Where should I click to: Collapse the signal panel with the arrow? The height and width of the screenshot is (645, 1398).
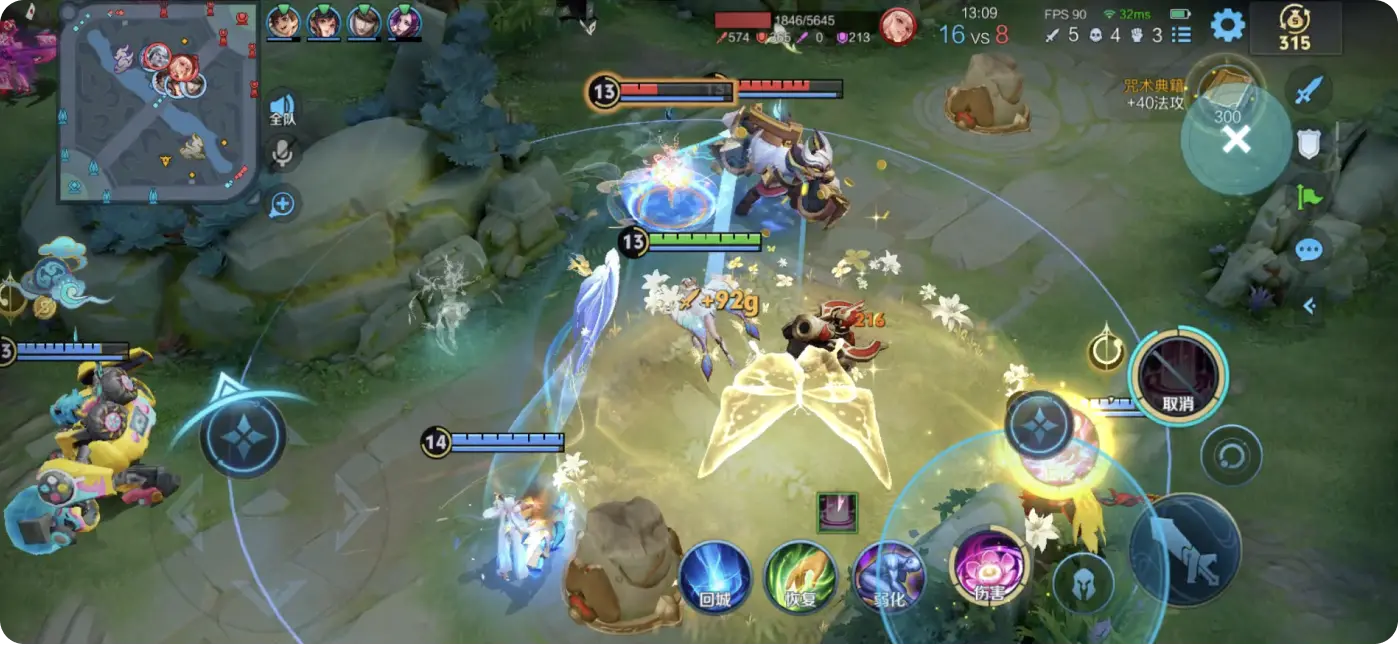pos(1309,306)
